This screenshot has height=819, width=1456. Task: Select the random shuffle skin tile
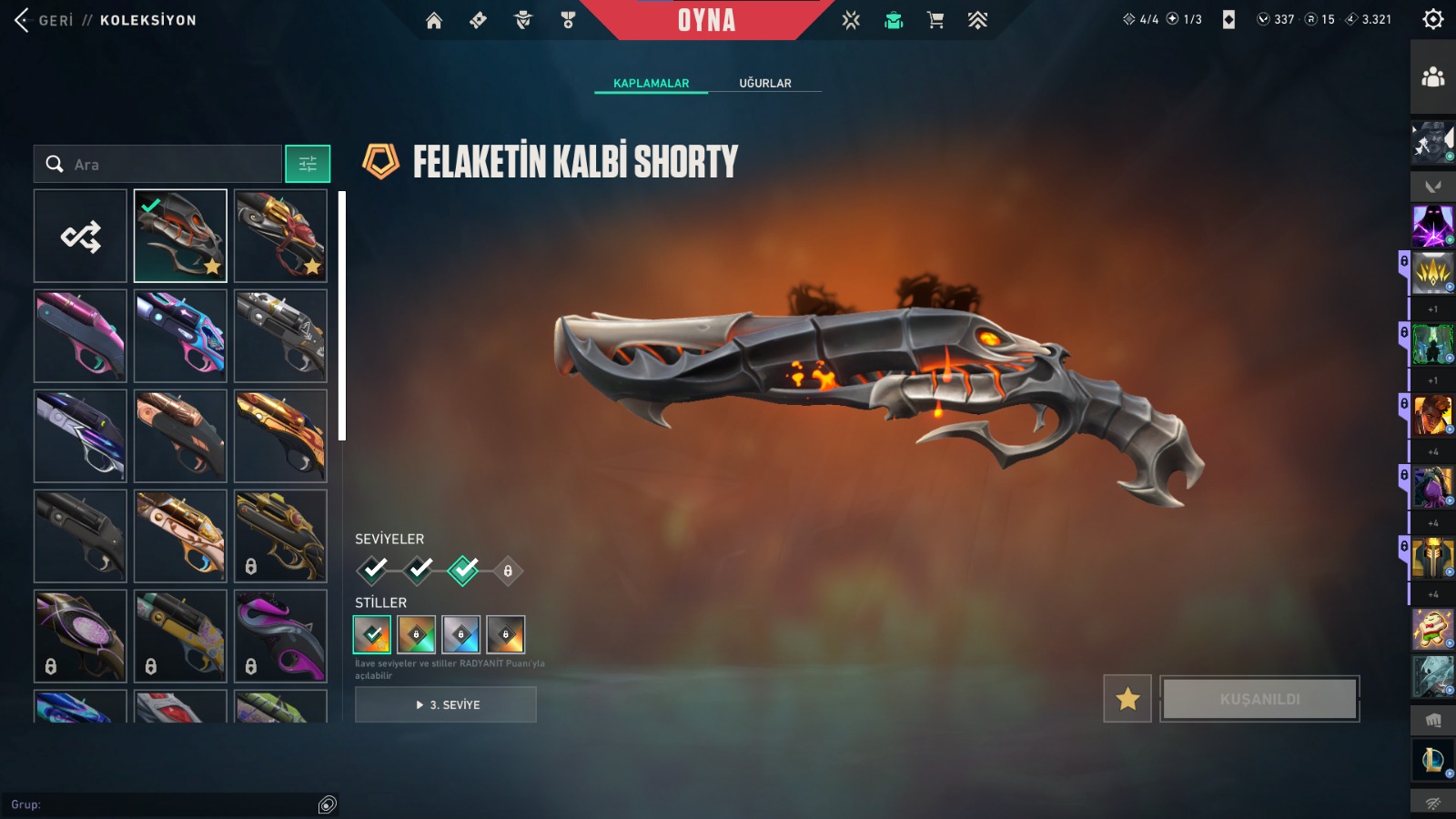[x=81, y=237]
